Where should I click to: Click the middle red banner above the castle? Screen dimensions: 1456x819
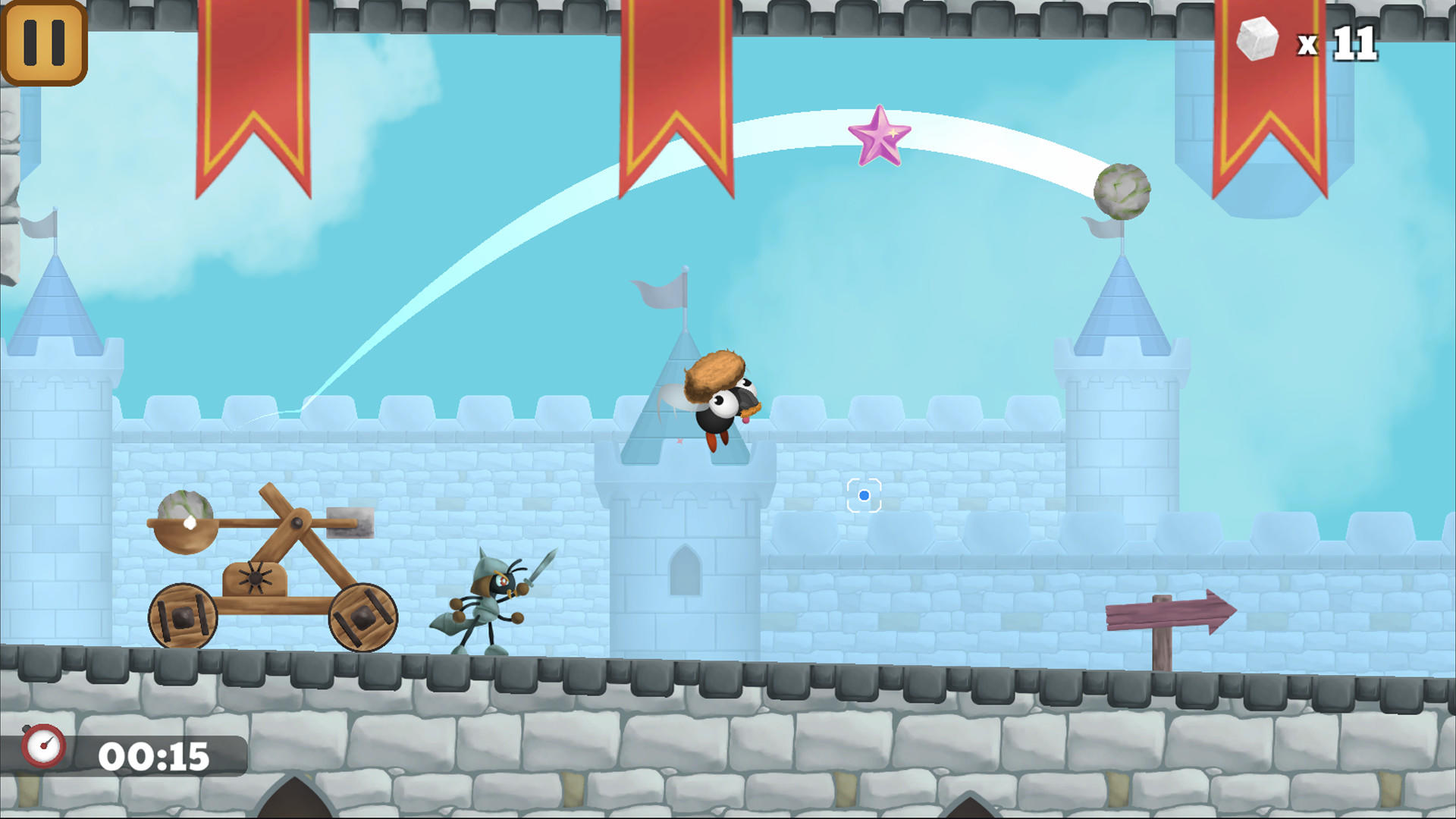[675, 91]
